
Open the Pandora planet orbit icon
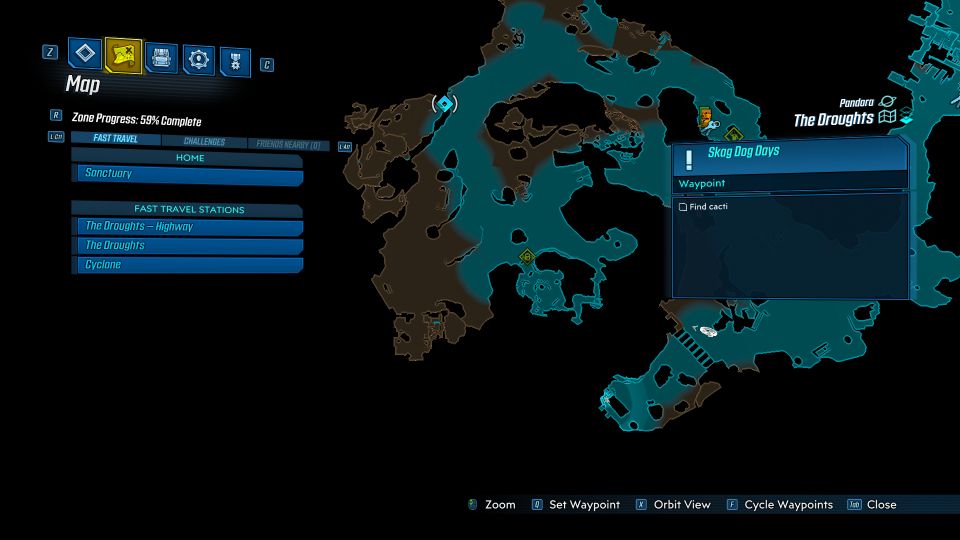tap(887, 102)
